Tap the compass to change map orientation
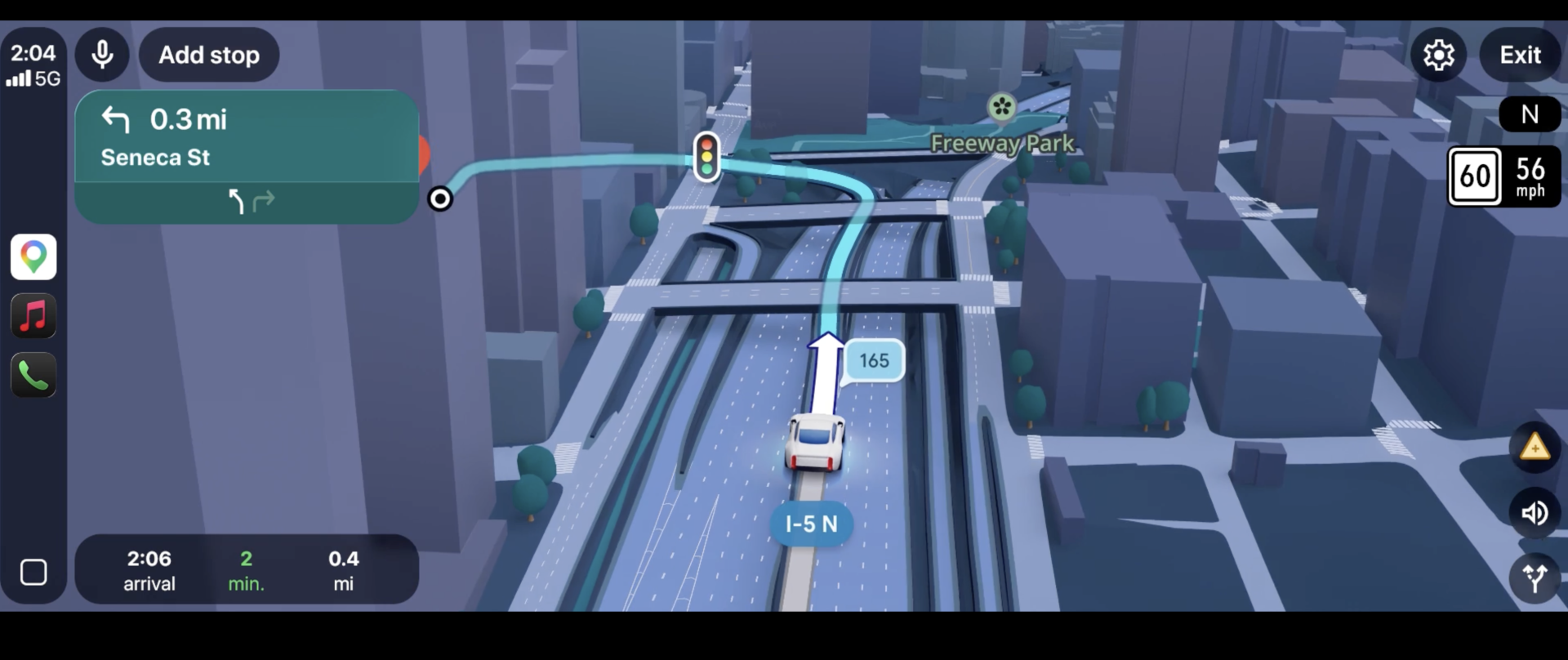1568x660 pixels. [x=1530, y=114]
